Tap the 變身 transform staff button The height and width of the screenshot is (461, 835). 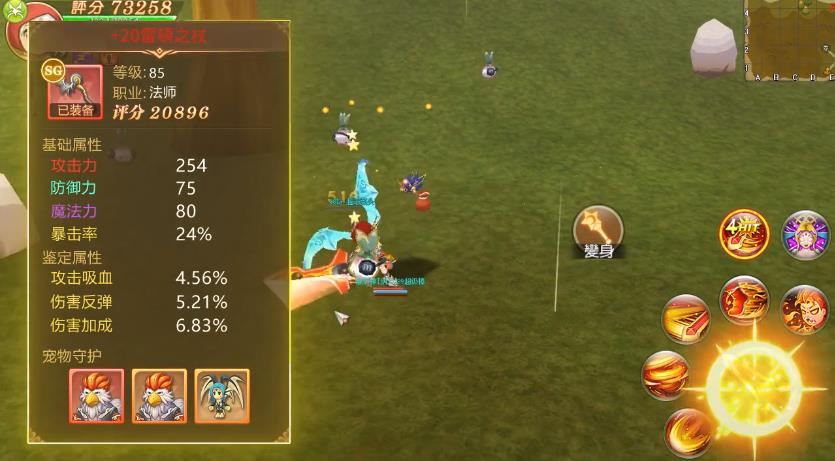598,232
